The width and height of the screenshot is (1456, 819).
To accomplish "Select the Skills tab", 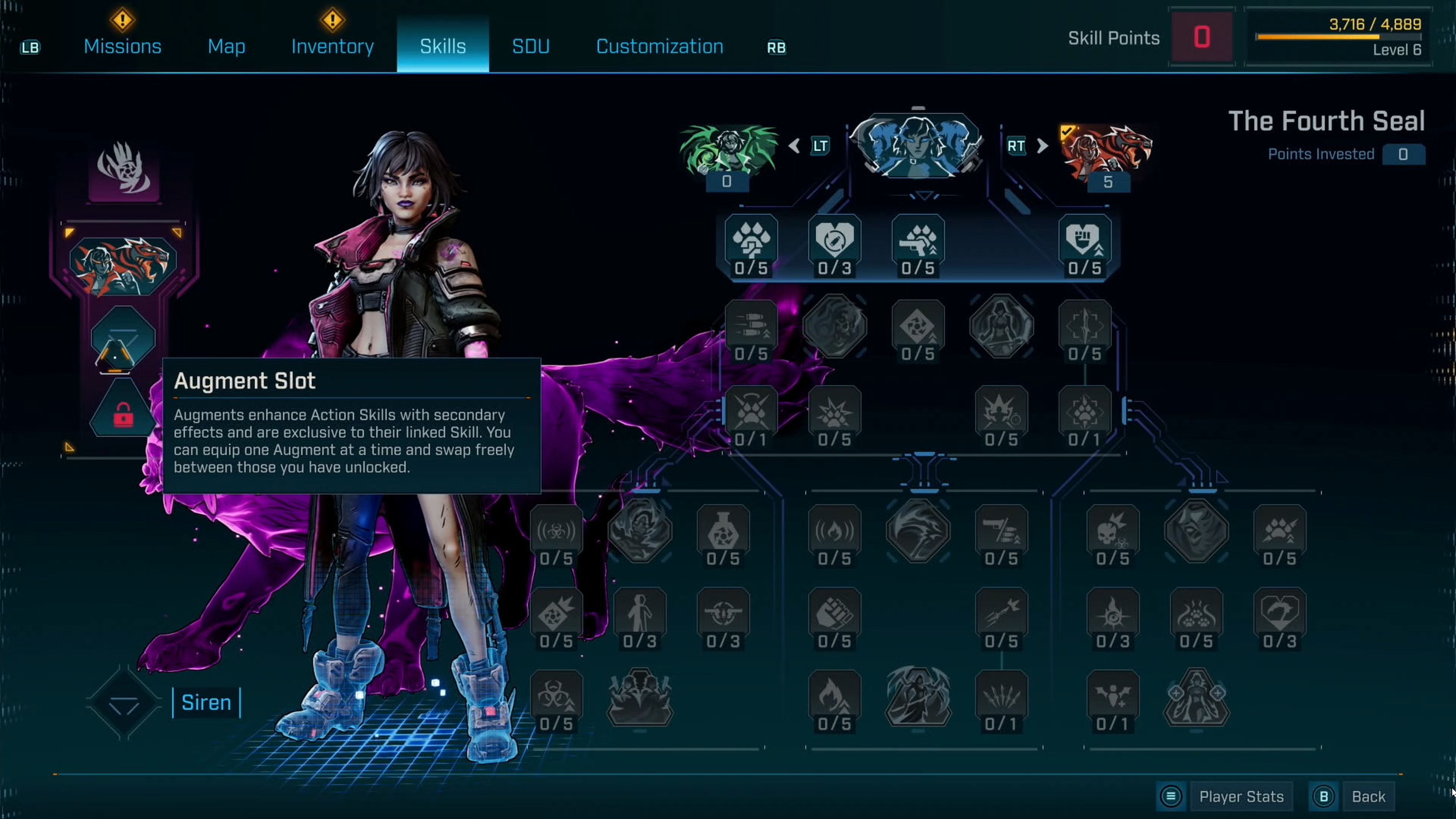I will point(442,46).
